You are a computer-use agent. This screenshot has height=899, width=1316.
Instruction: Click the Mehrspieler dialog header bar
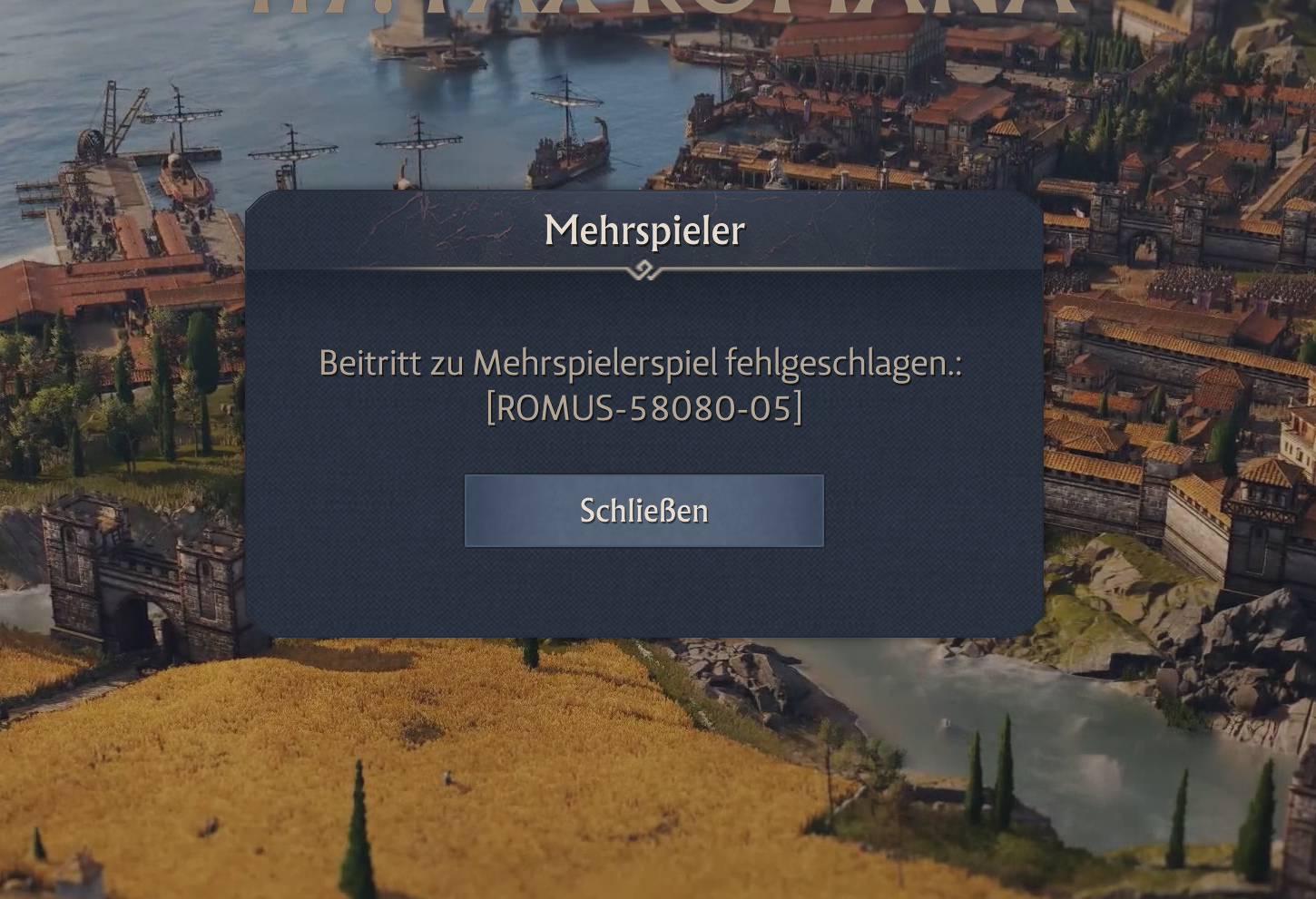[644, 230]
